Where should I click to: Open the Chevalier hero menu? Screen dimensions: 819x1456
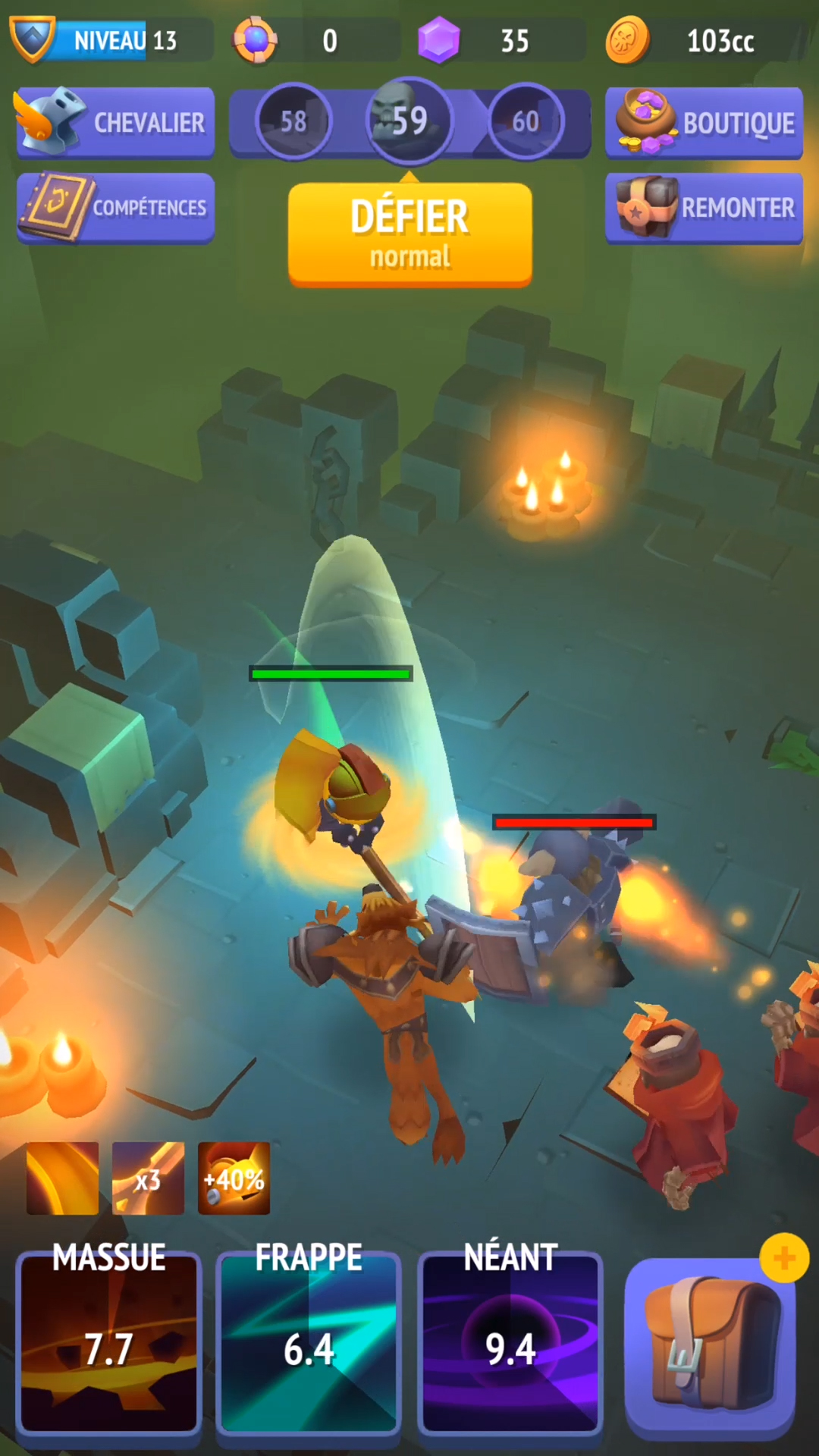tap(115, 122)
